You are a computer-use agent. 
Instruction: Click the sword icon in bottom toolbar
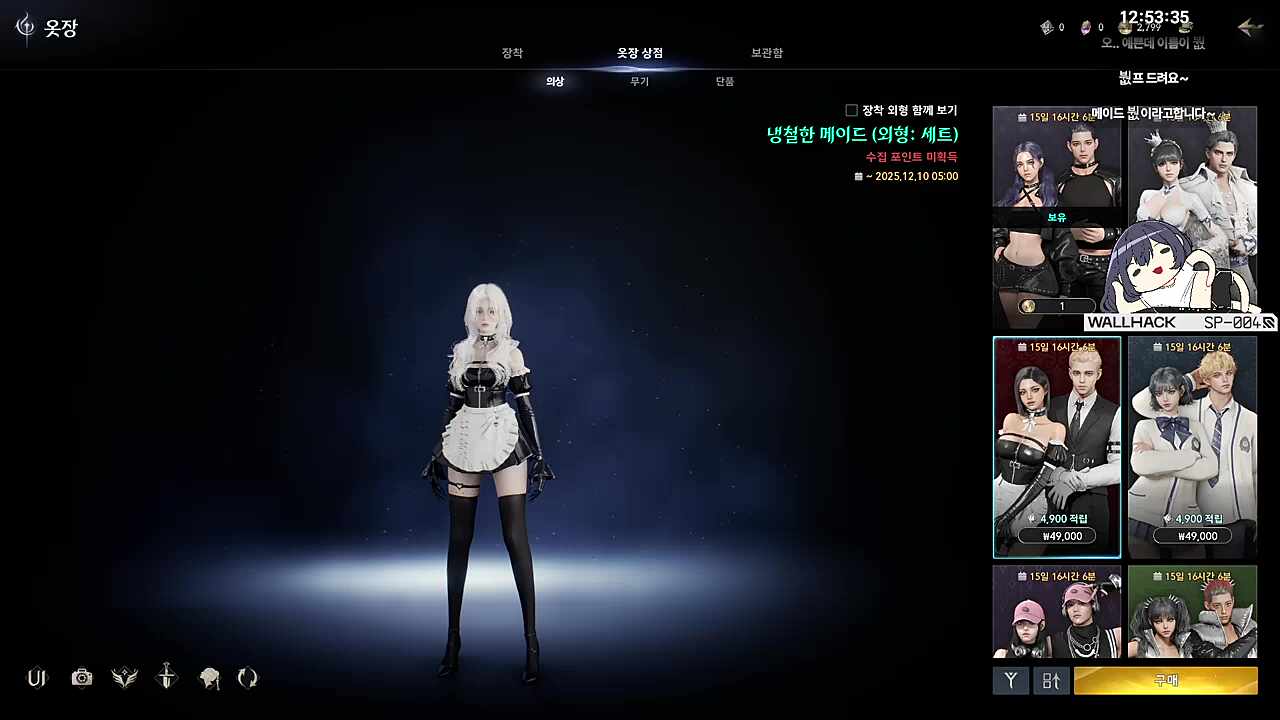(x=165, y=678)
